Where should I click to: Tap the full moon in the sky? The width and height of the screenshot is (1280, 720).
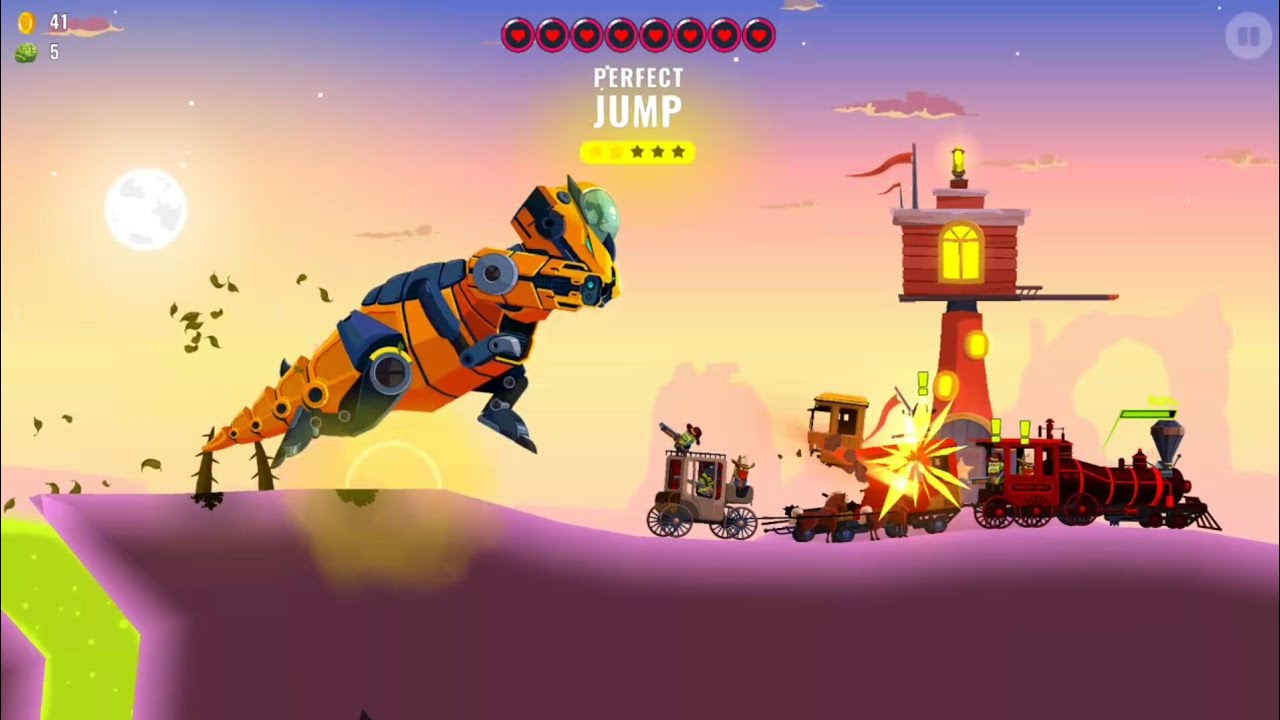[x=146, y=210]
